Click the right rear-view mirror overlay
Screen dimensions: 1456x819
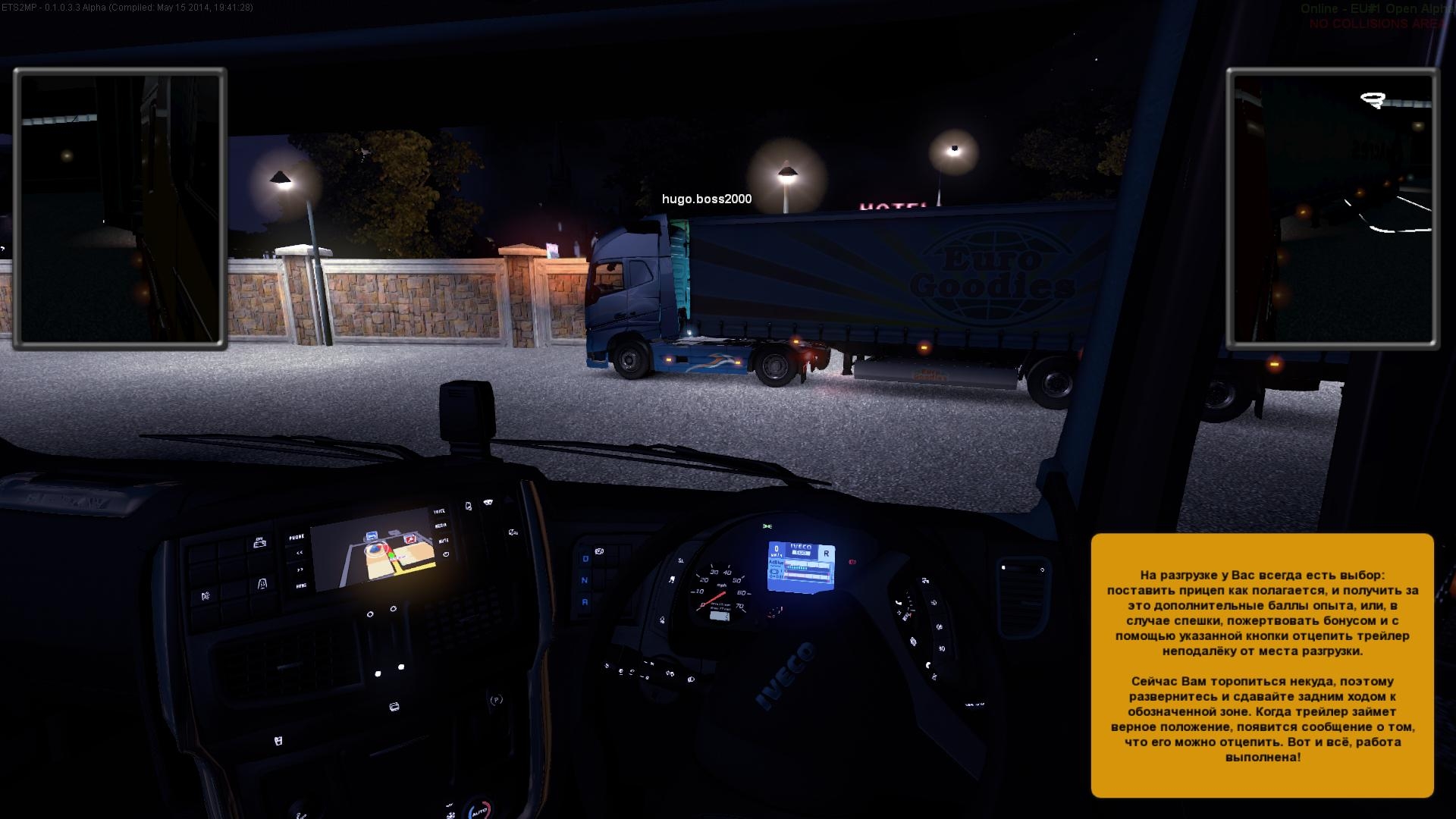tap(1332, 209)
